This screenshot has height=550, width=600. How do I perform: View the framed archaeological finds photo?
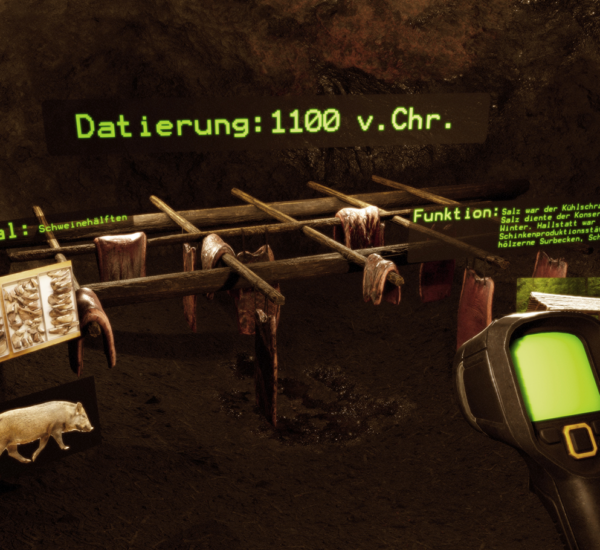coord(40,311)
